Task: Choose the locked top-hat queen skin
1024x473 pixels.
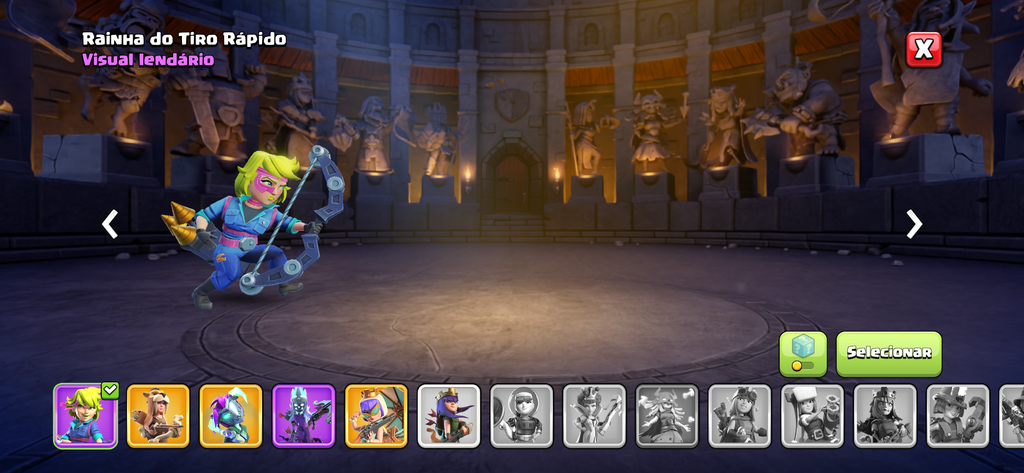Action: (x=958, y=415)
